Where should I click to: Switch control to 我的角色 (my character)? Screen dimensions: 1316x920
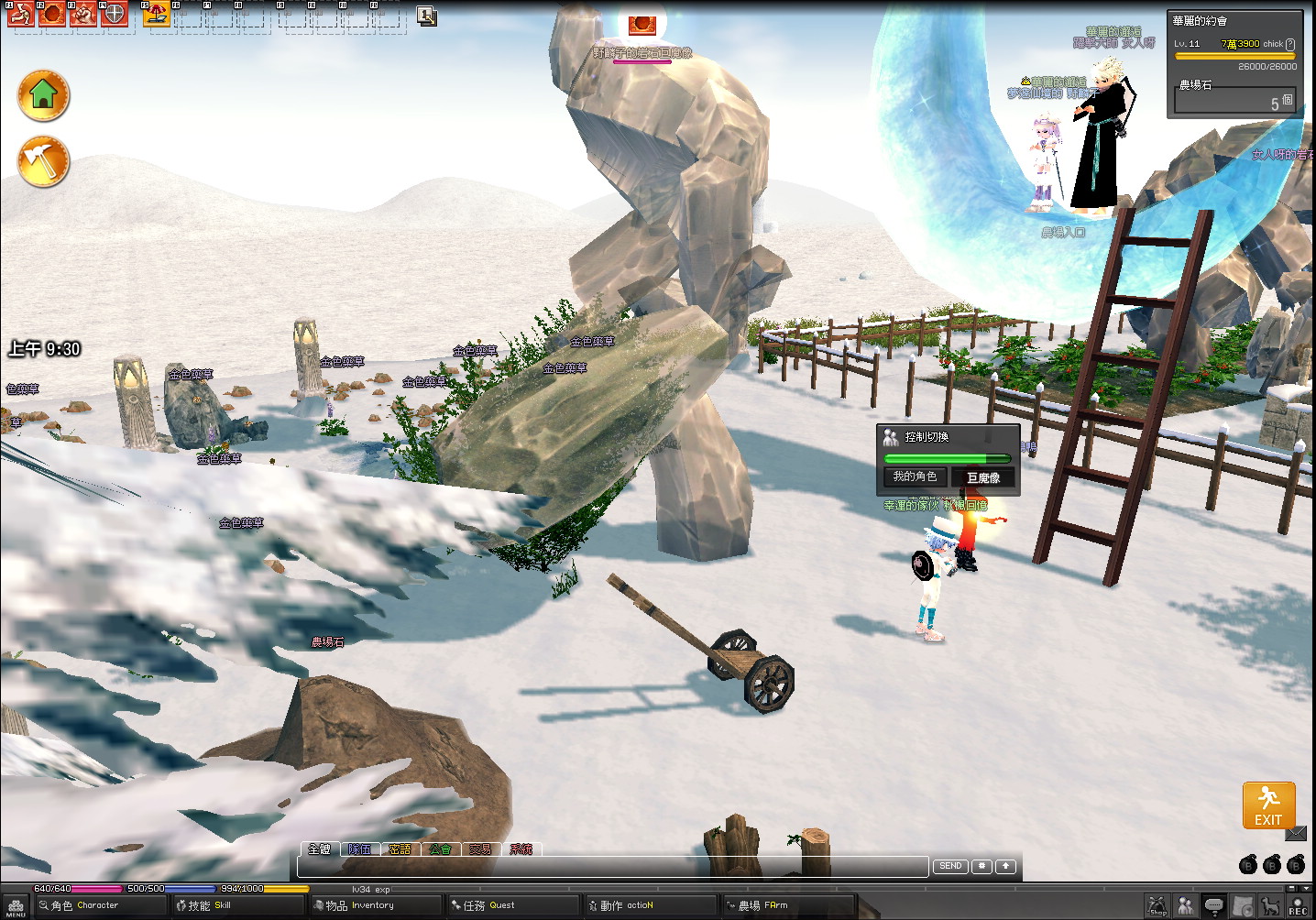coord(915,476)
